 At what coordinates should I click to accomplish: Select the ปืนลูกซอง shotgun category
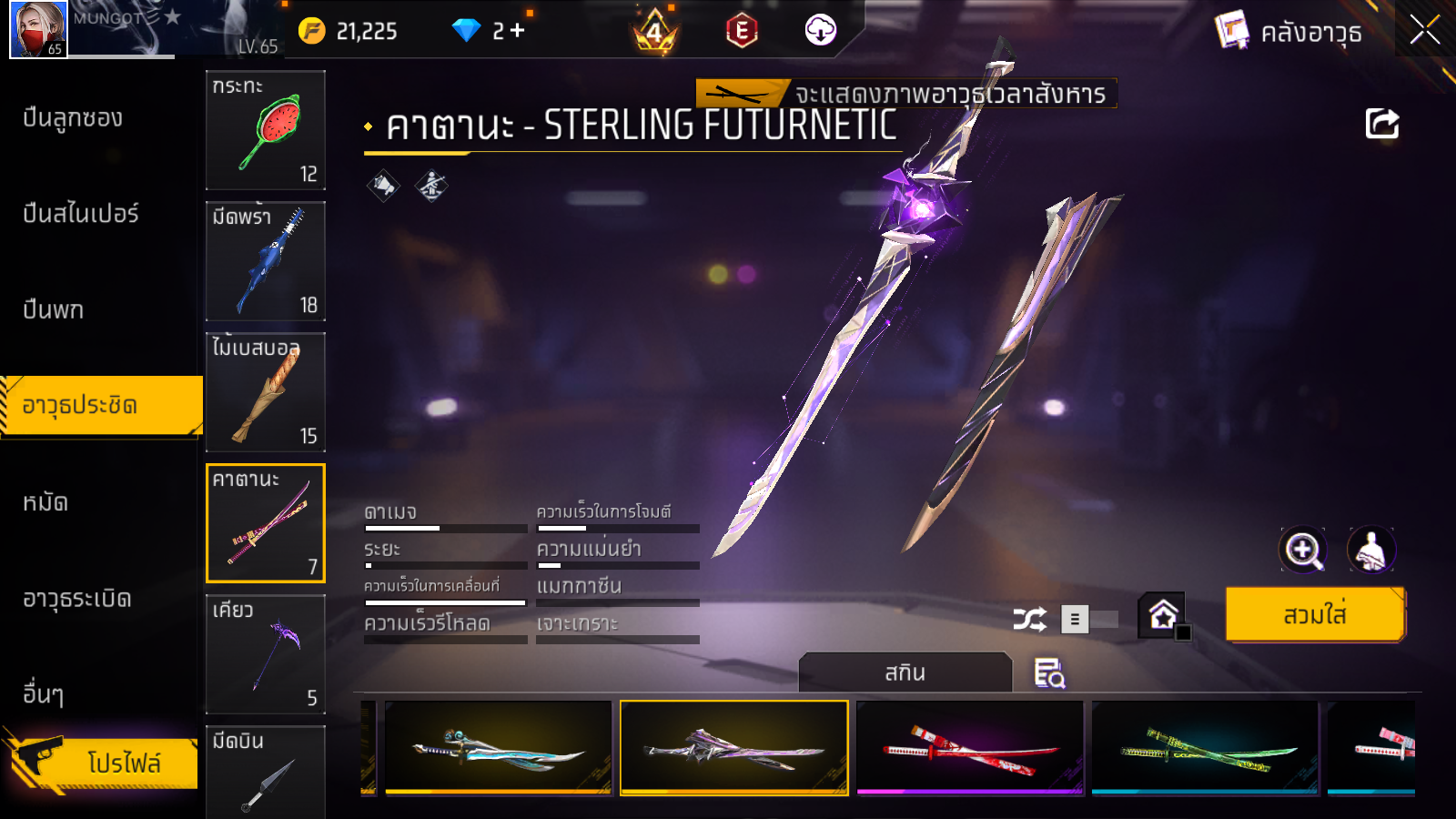(x=73, y=118)
